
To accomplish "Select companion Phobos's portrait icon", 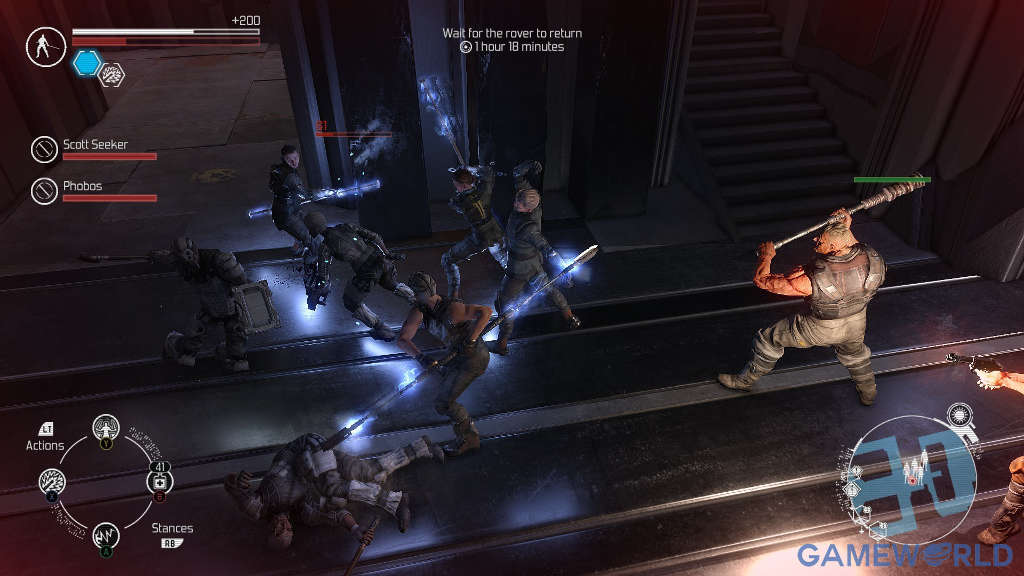I will [44, 190].
